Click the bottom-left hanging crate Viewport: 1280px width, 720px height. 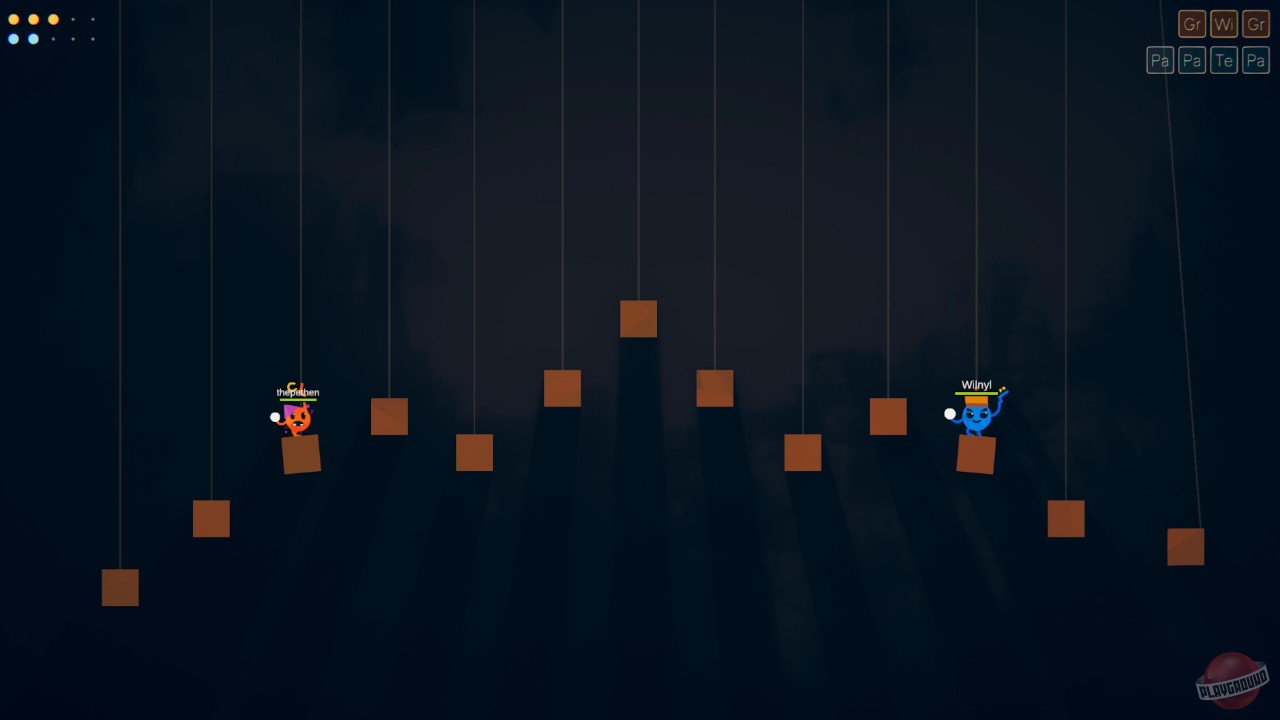[x=119, y=588]
